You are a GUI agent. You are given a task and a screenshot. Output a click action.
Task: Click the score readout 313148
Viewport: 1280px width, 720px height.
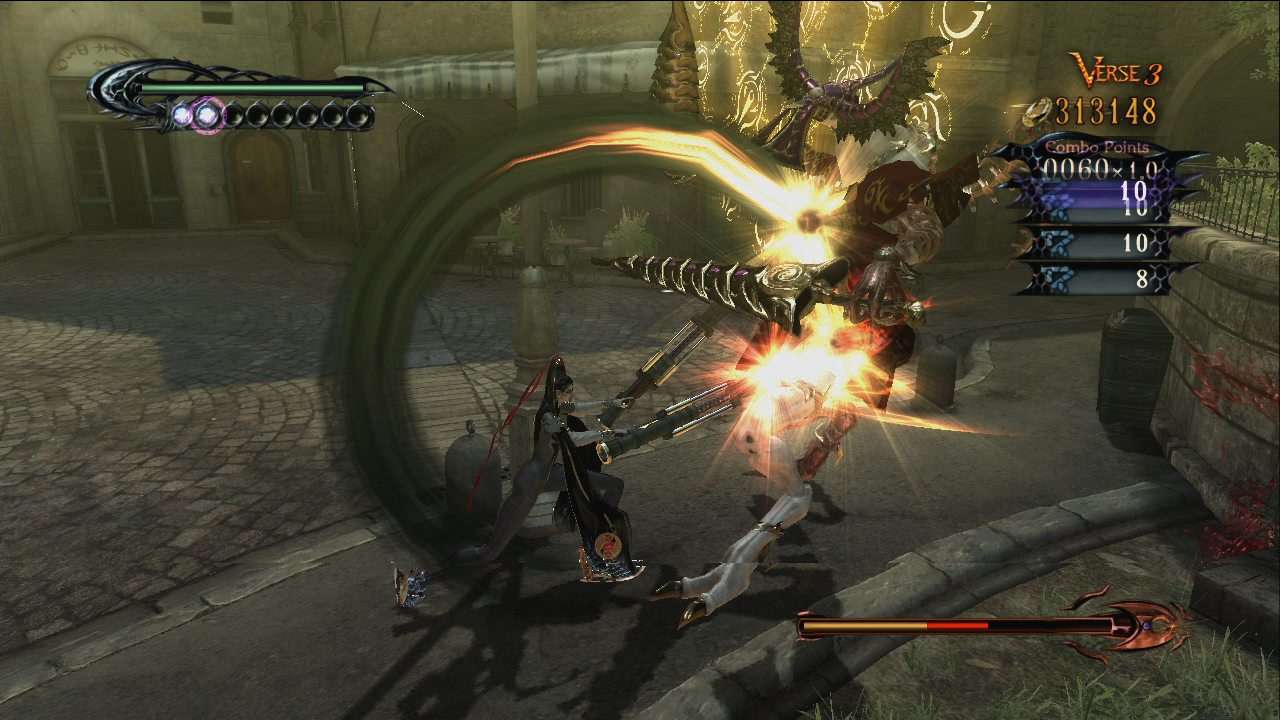tap(1105, 110)
